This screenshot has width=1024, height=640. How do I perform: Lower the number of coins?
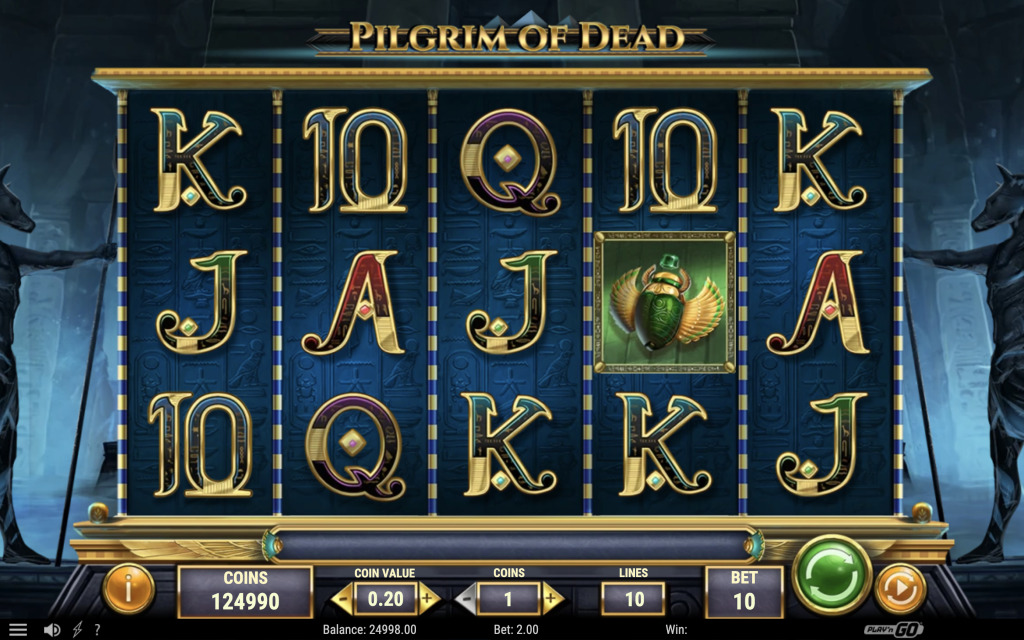coord(466,598)
